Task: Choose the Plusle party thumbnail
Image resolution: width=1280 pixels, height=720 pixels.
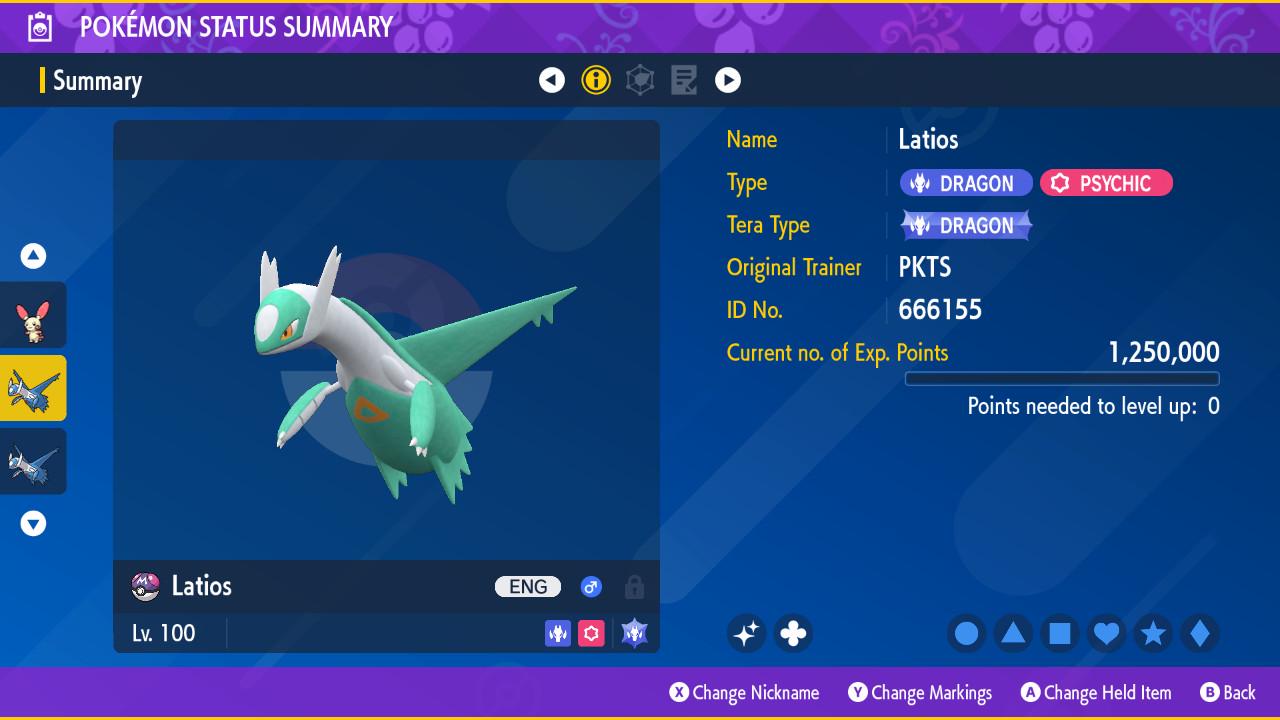Action: point(33,316)
